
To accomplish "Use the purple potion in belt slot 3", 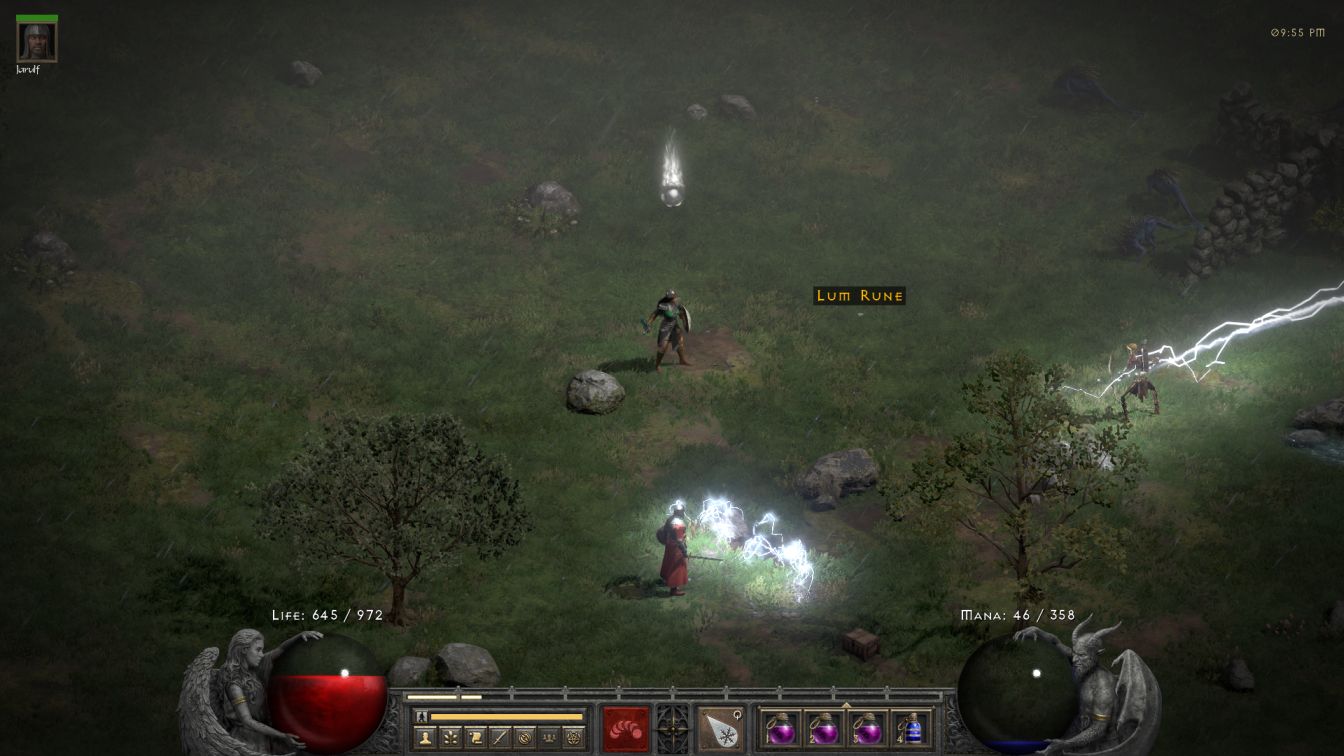I will pos(867,729).
